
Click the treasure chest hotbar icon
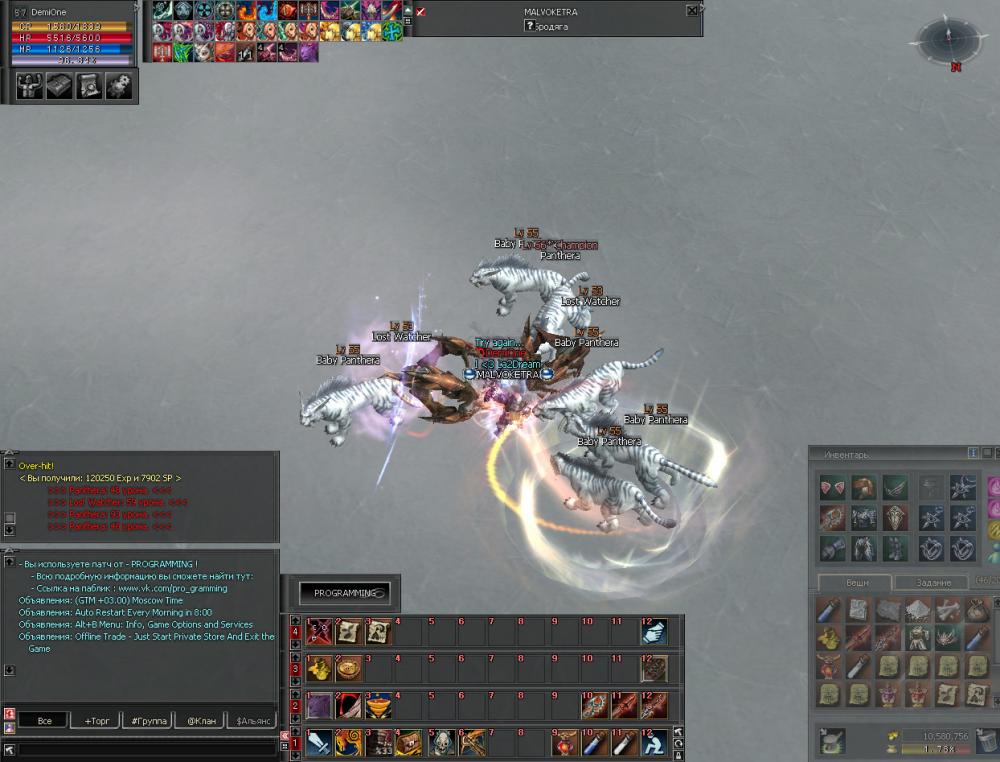click(x=408, y=742)
